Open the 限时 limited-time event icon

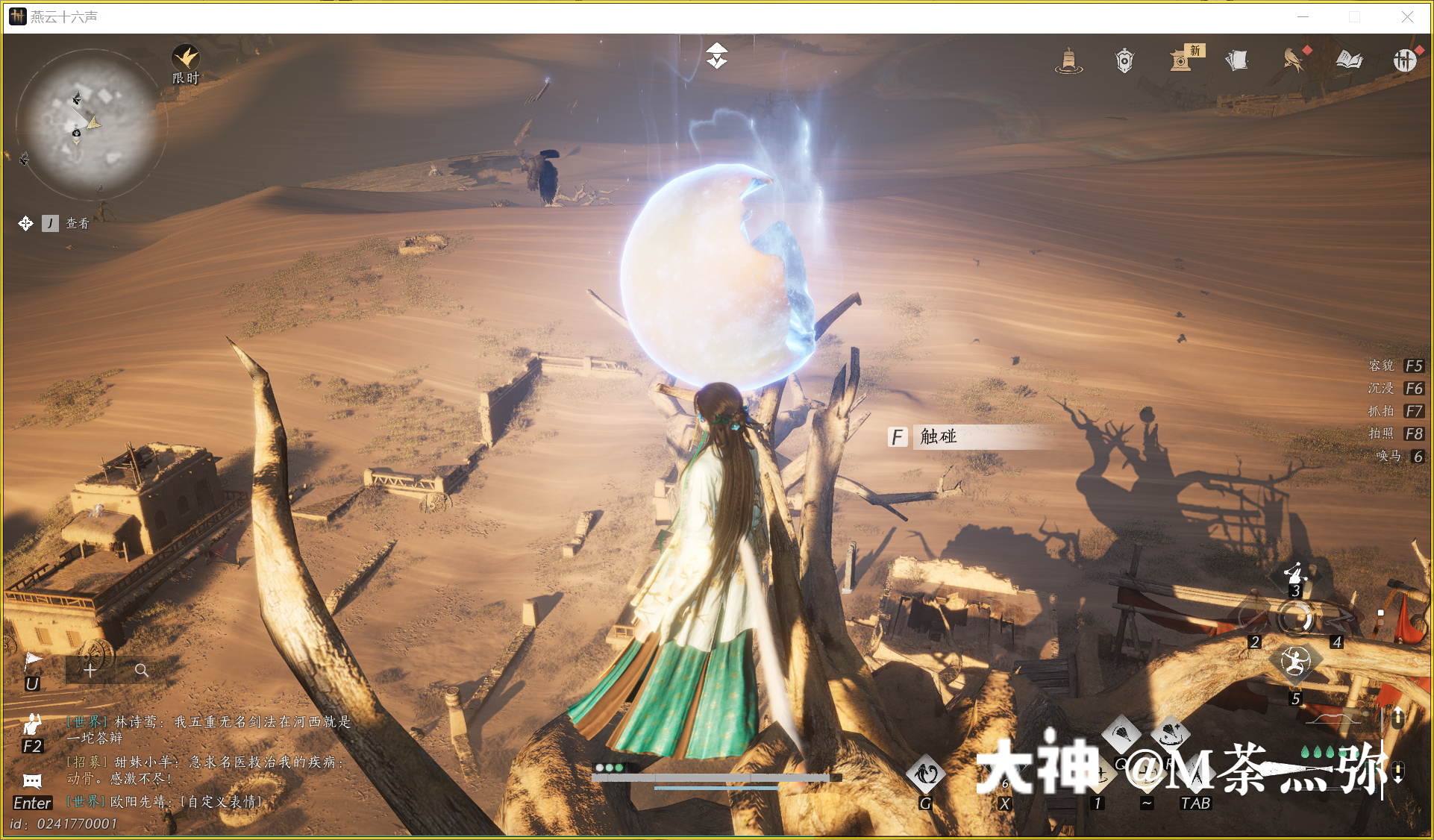186,59
